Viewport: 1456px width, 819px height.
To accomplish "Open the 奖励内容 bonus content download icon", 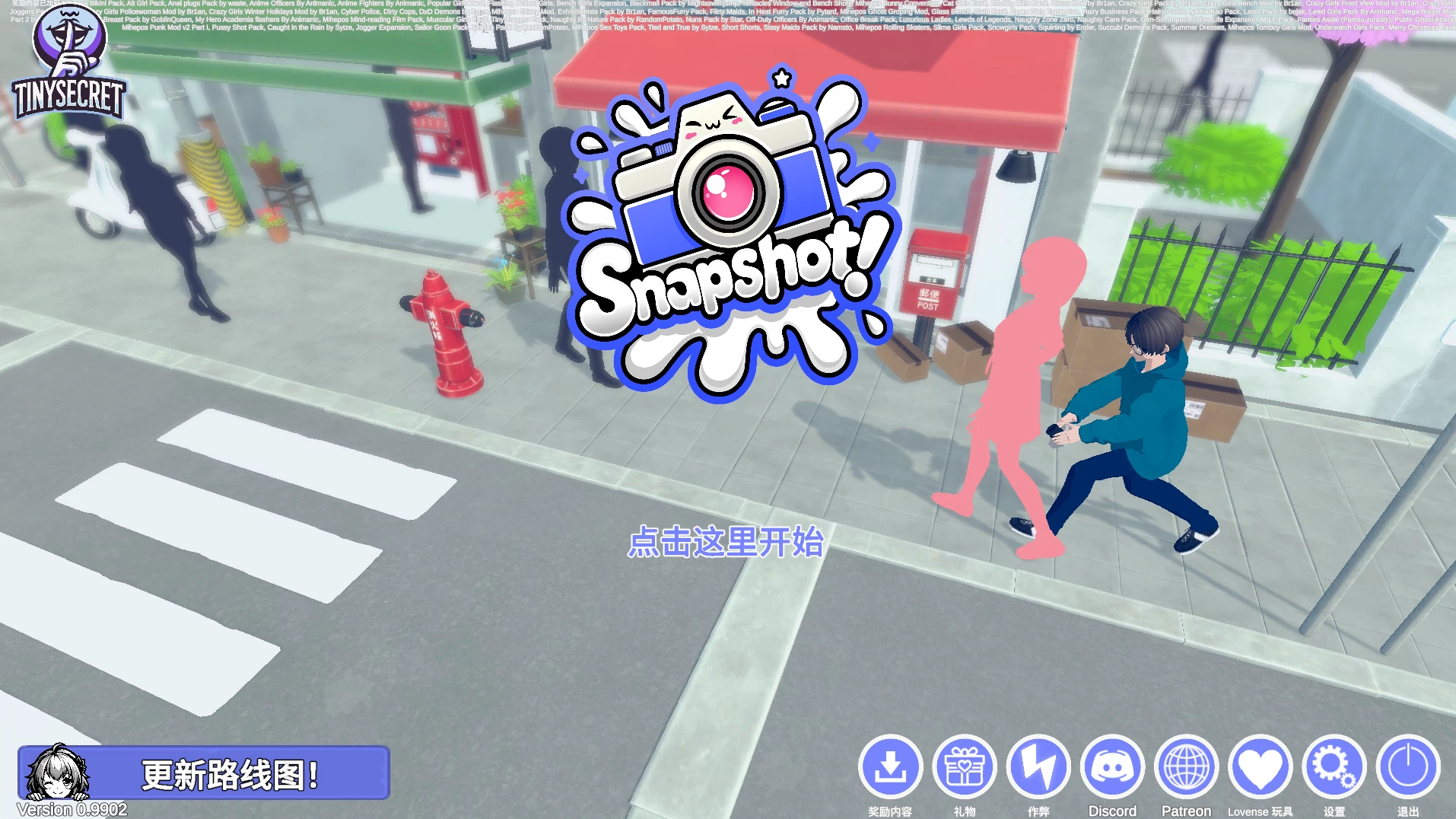I will click(890, 766).
